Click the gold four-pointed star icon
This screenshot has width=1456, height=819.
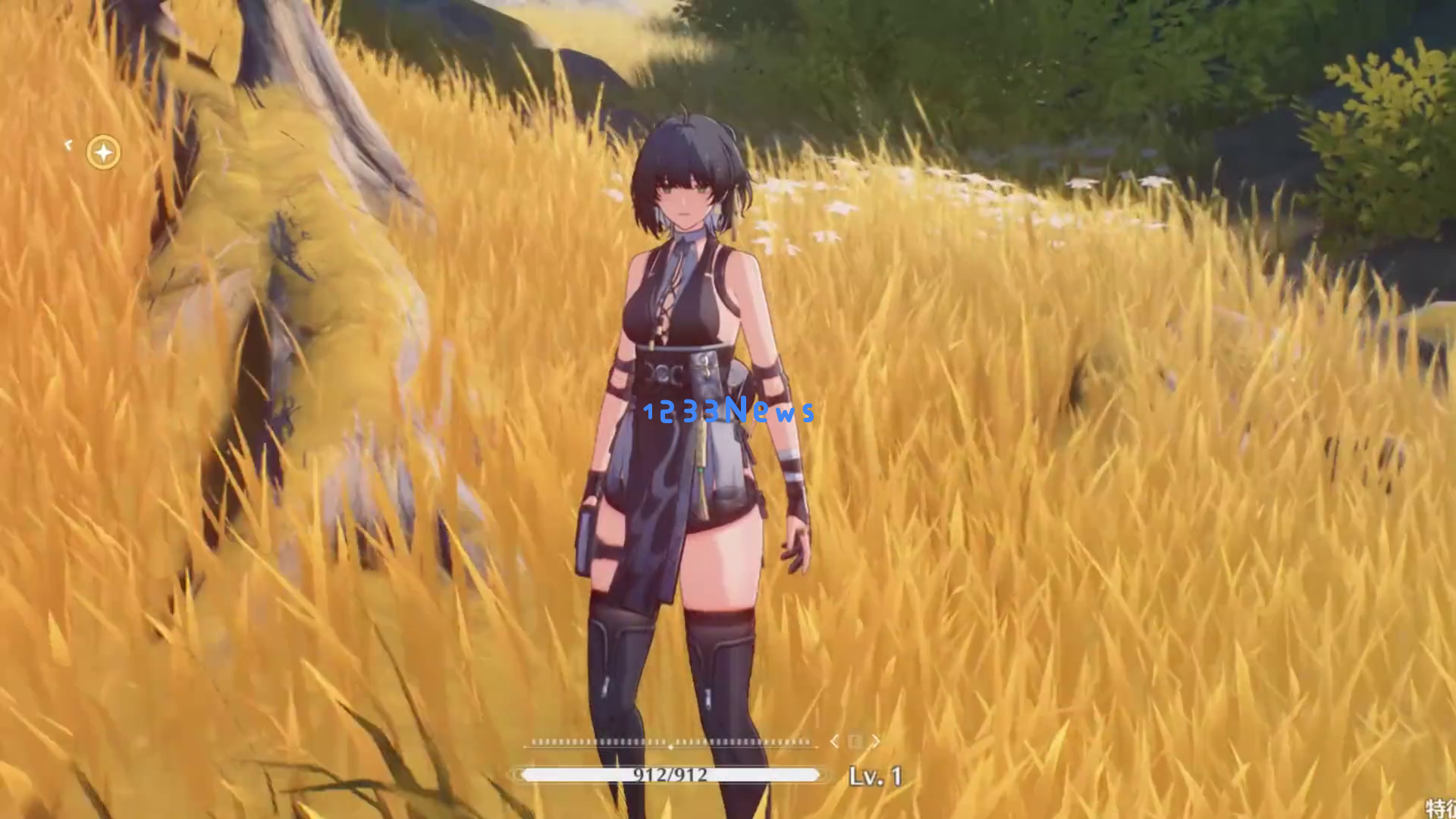[103, 152]
